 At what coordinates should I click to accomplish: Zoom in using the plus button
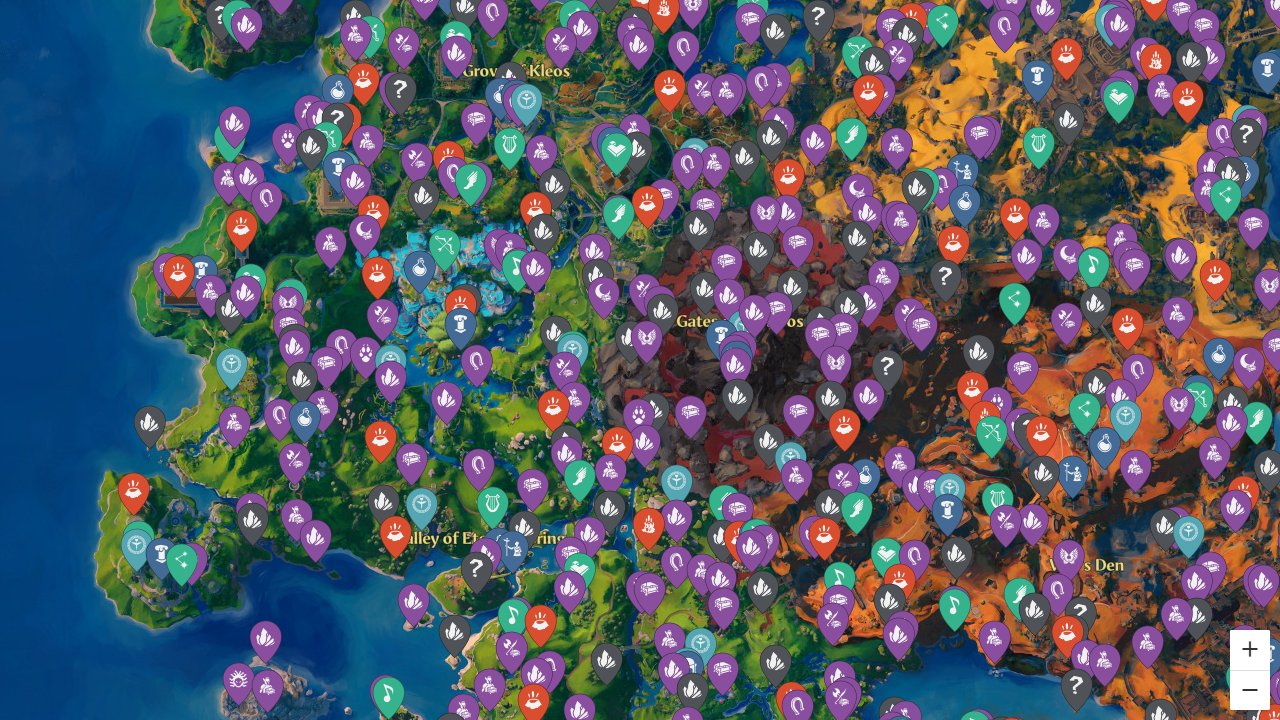pyautogui.click(x=1249, y=649)
